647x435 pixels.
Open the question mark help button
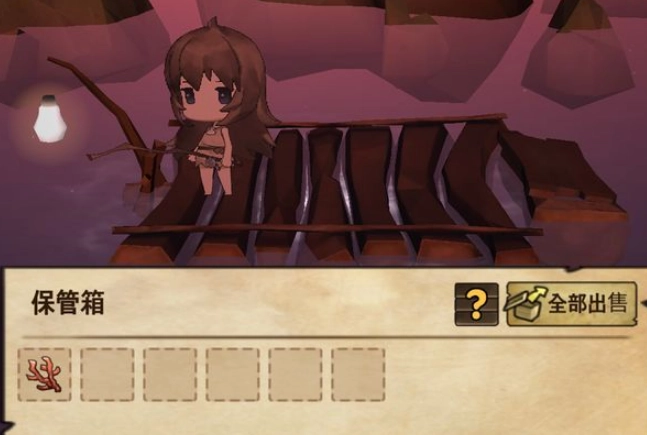coord(476,304)
